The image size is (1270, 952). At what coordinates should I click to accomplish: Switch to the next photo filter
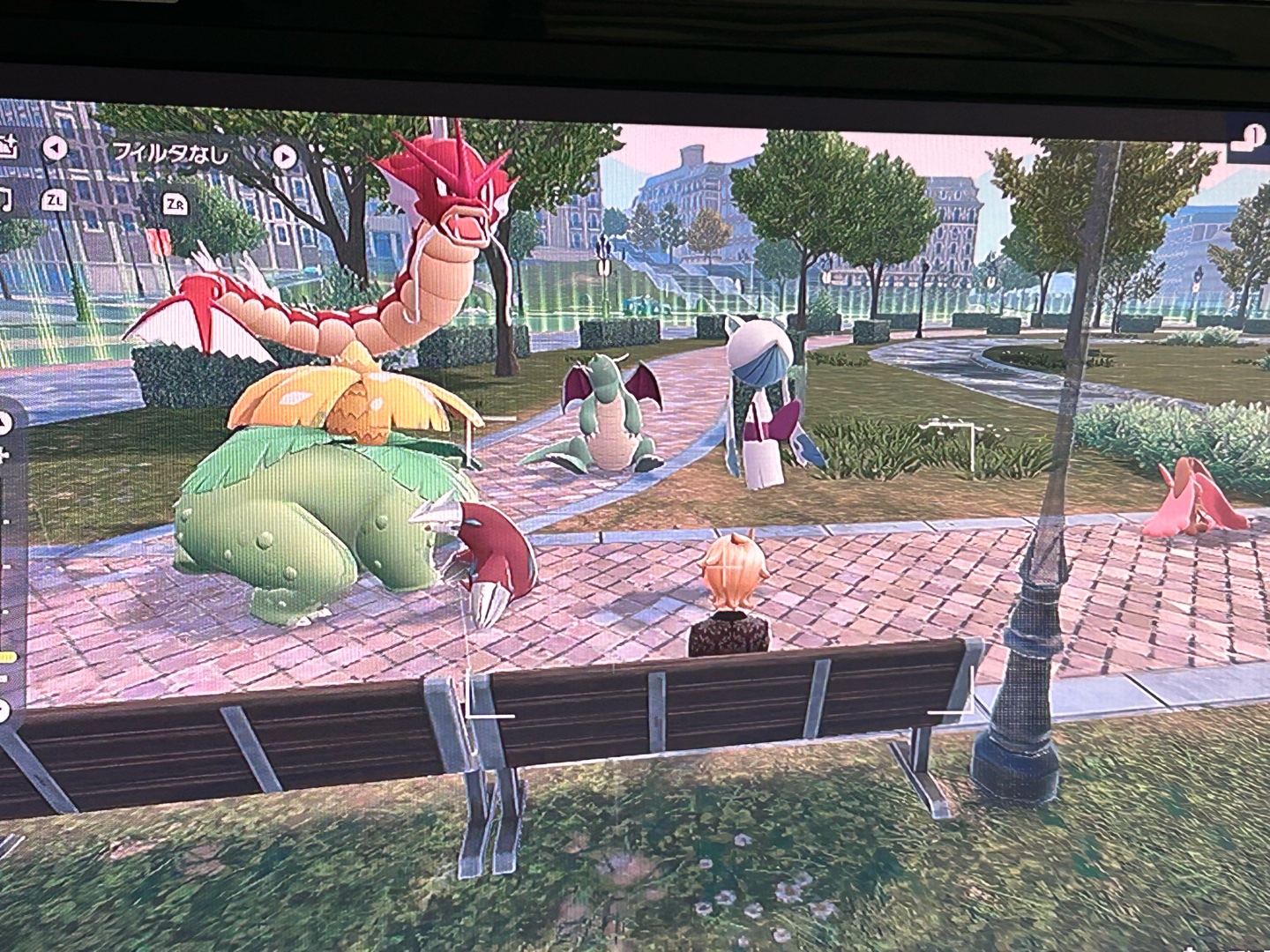[284, 156]
